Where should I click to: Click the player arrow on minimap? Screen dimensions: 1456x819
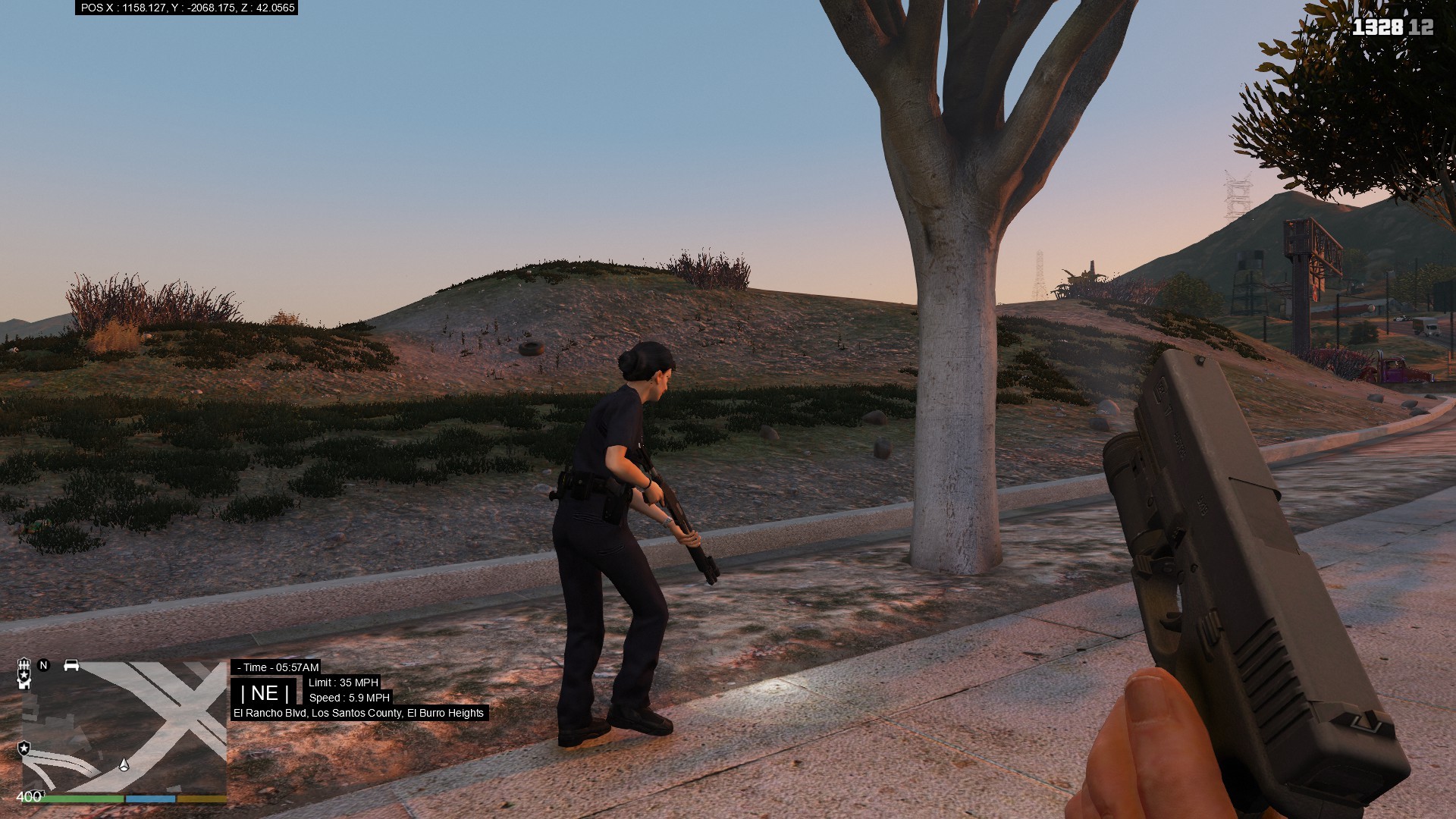[124, 764]
